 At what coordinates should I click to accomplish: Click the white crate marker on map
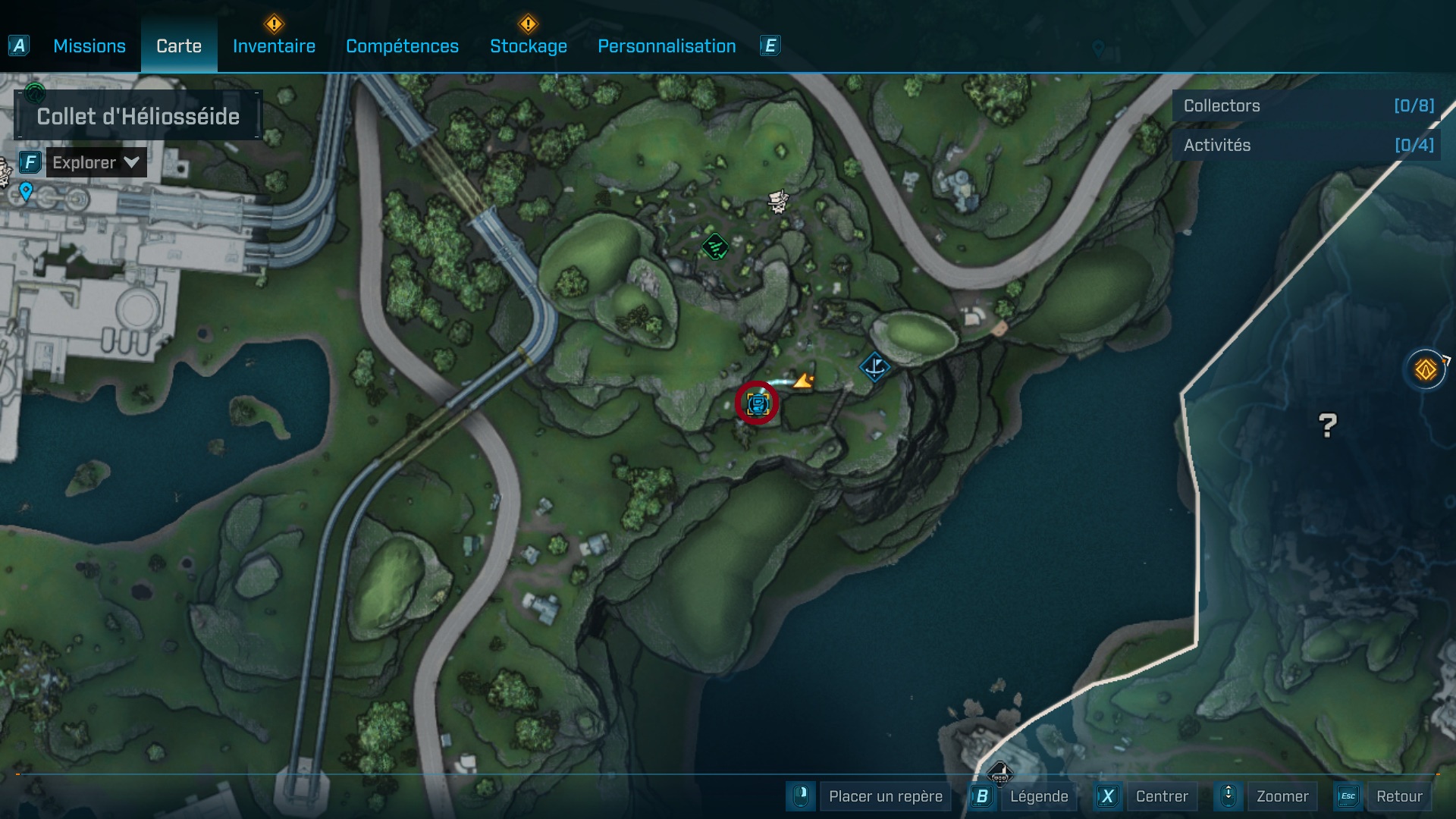778,201
